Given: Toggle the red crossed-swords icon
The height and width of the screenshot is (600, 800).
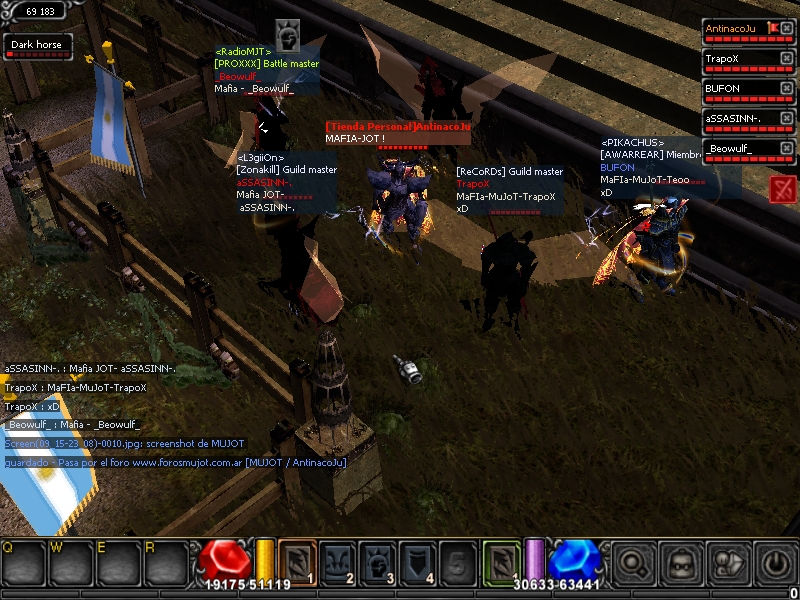Looking at the screenshot, I should coord(783,189).
